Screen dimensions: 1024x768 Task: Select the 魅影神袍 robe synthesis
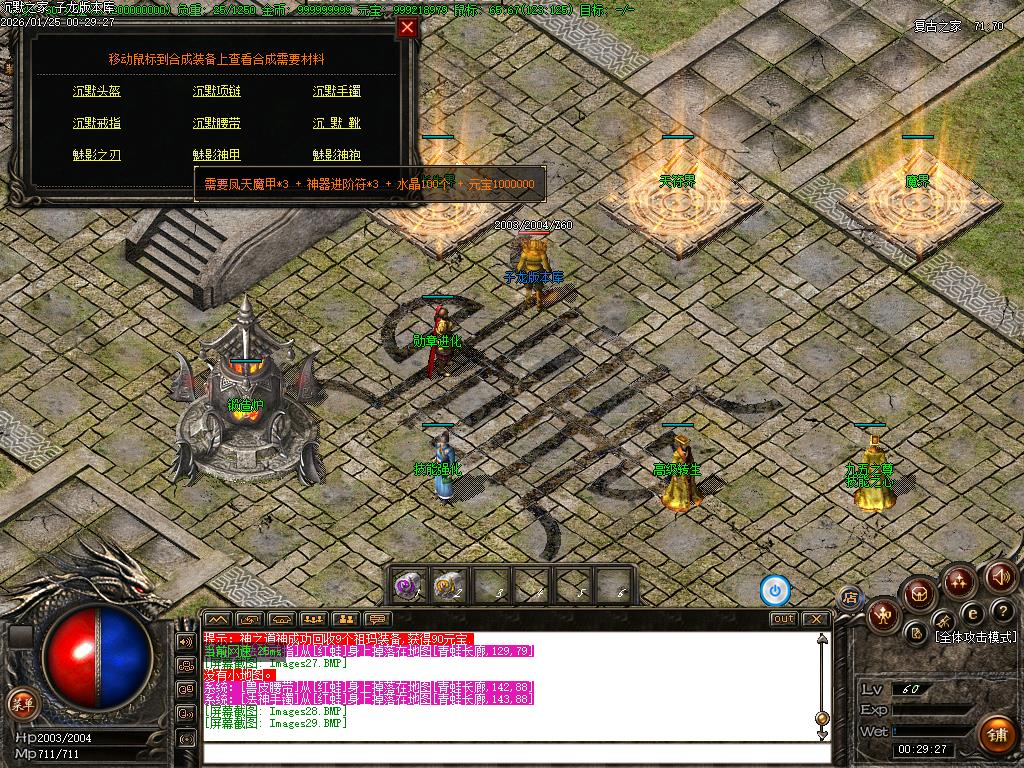point(337,155)
